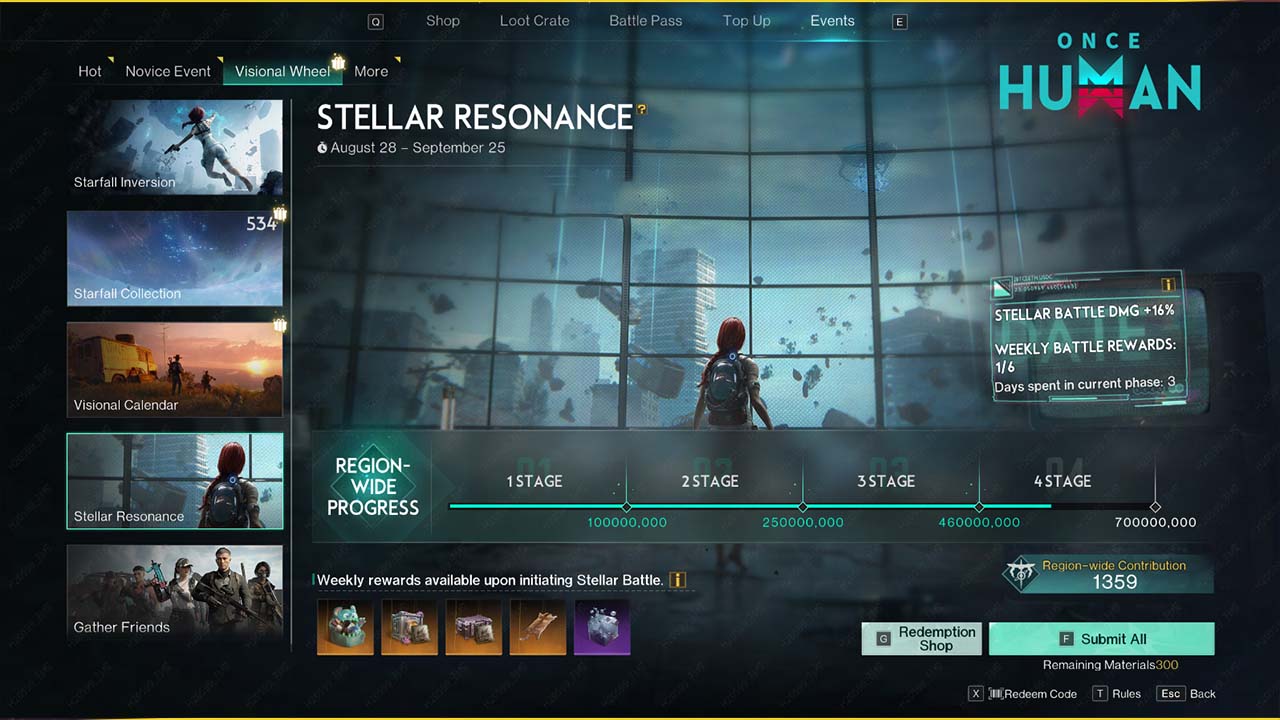Screen dimensions: 1280x720
Task: Switch to Novice Event category
Action: [x=168, y=71]
